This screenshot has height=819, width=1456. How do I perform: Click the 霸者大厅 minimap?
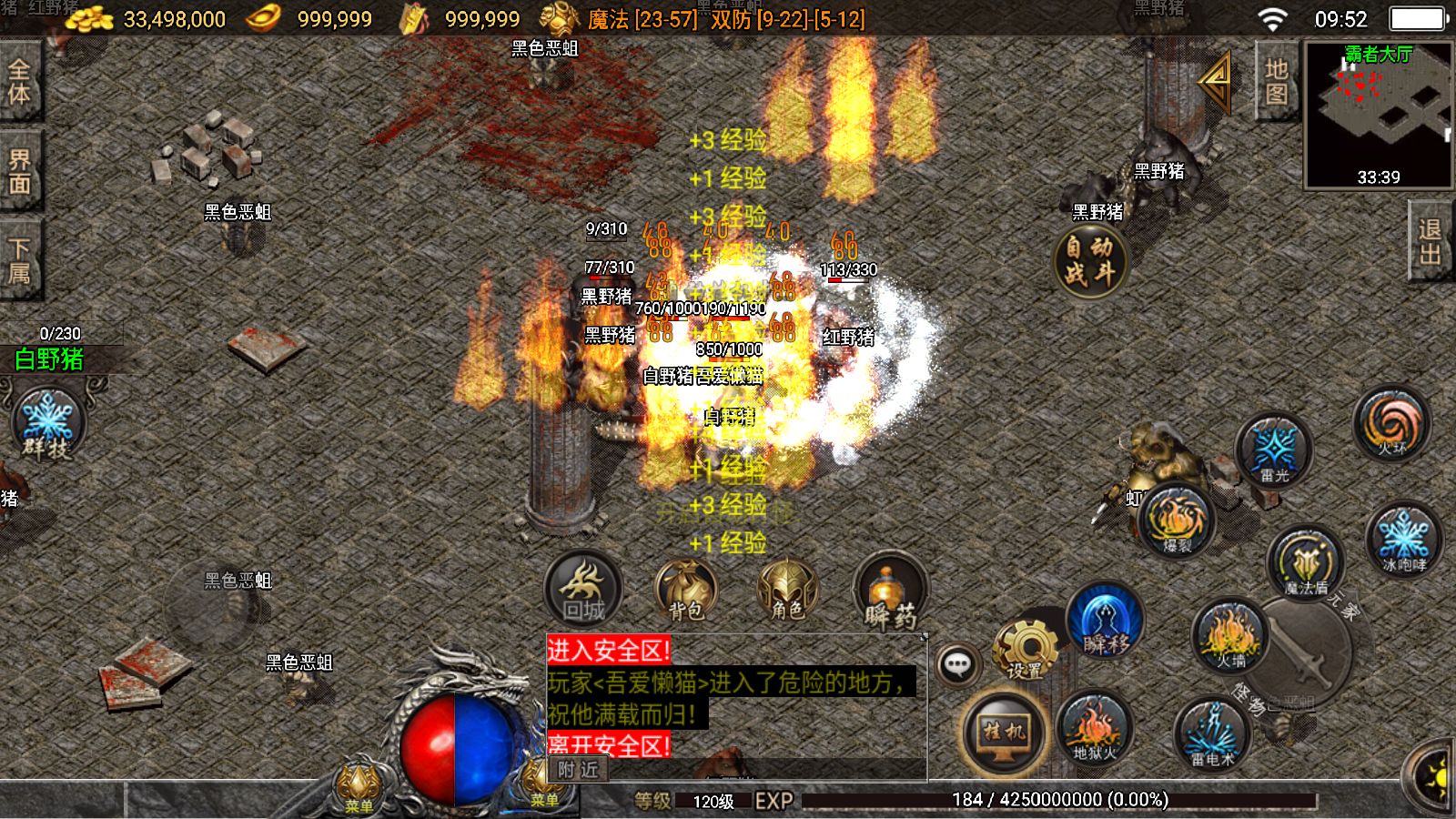pos(1378,114)
